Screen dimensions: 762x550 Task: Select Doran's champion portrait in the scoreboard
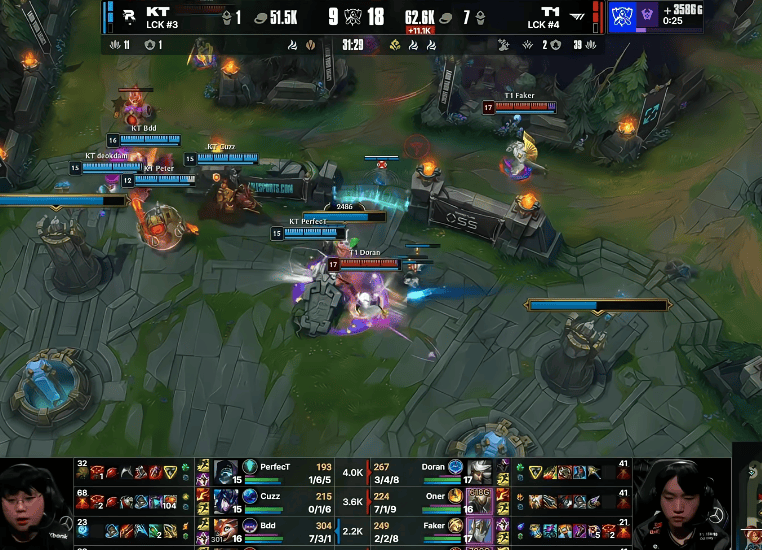tap(481, 472)
